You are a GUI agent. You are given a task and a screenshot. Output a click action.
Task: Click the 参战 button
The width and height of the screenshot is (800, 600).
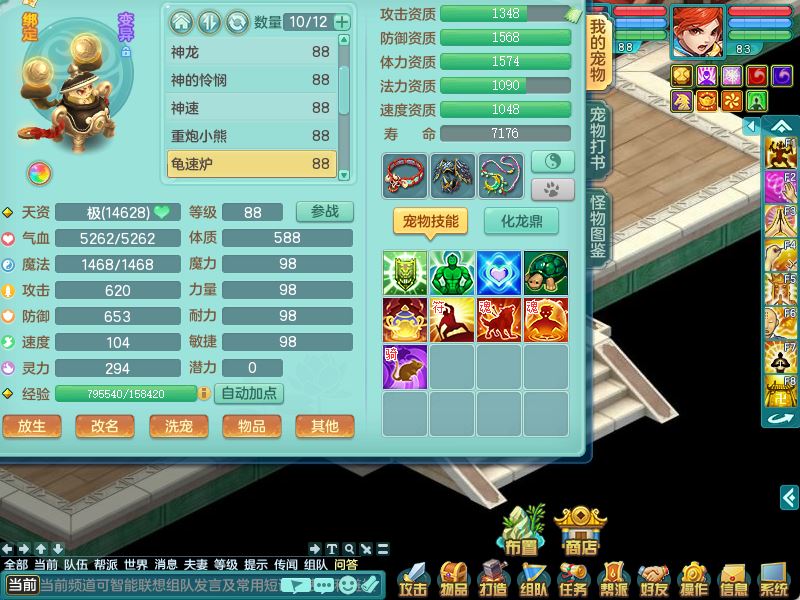coord(324,212)
